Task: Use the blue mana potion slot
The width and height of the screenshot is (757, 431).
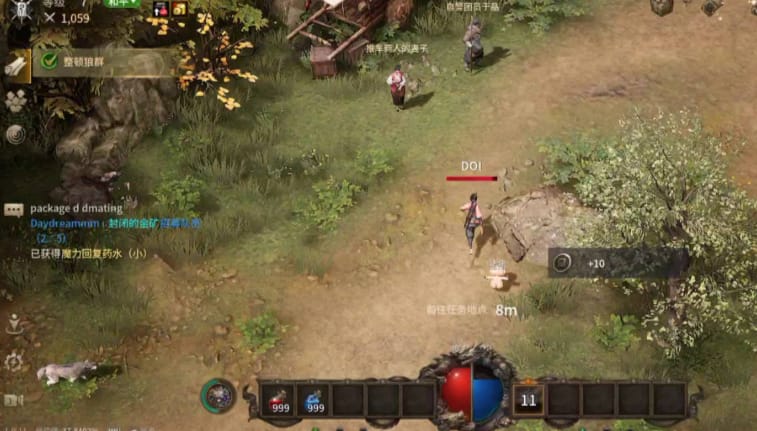Action: point(314,400)
